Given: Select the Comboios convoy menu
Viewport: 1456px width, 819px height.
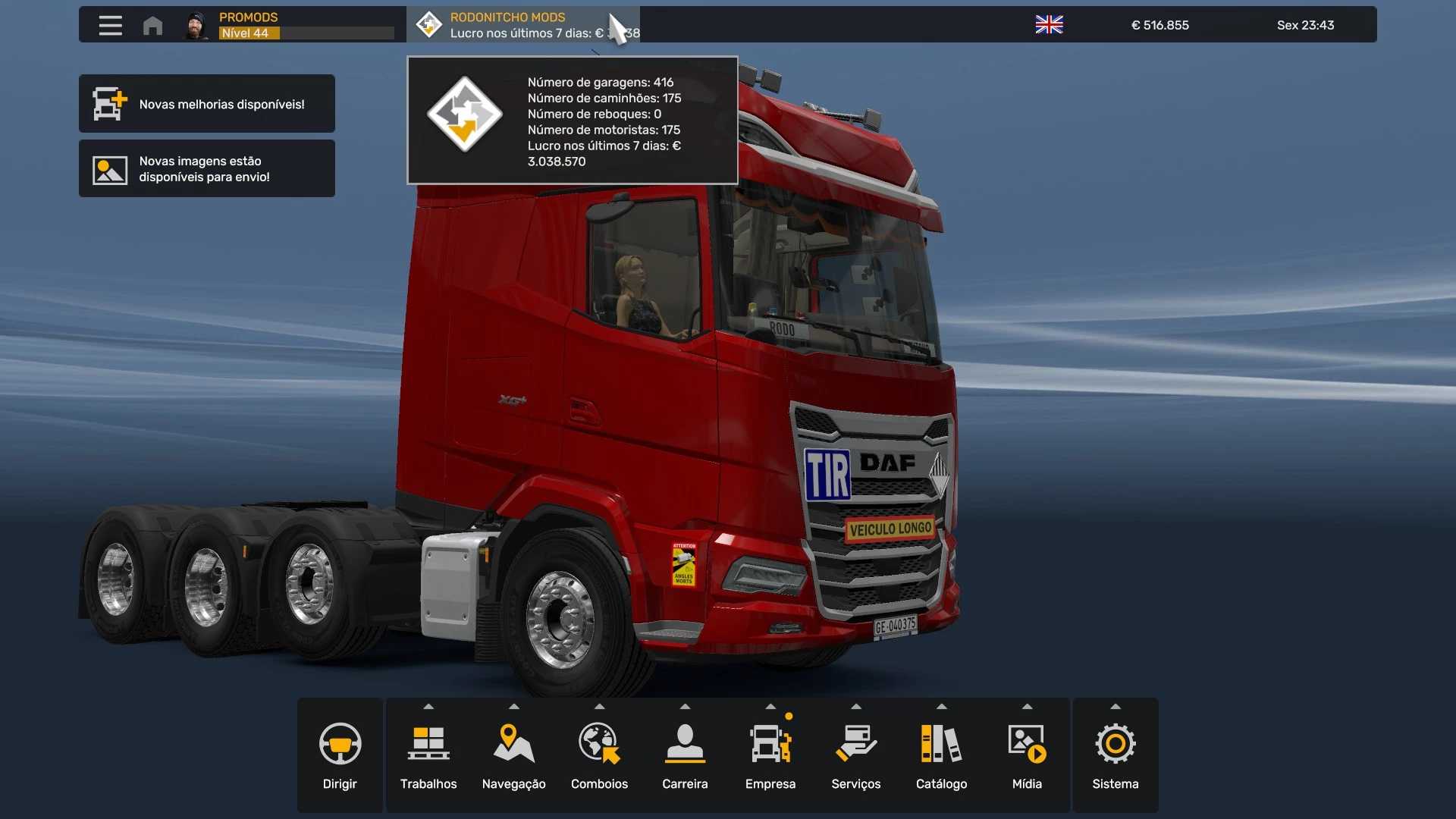Looking at the screenshot, I should (599, 755).
